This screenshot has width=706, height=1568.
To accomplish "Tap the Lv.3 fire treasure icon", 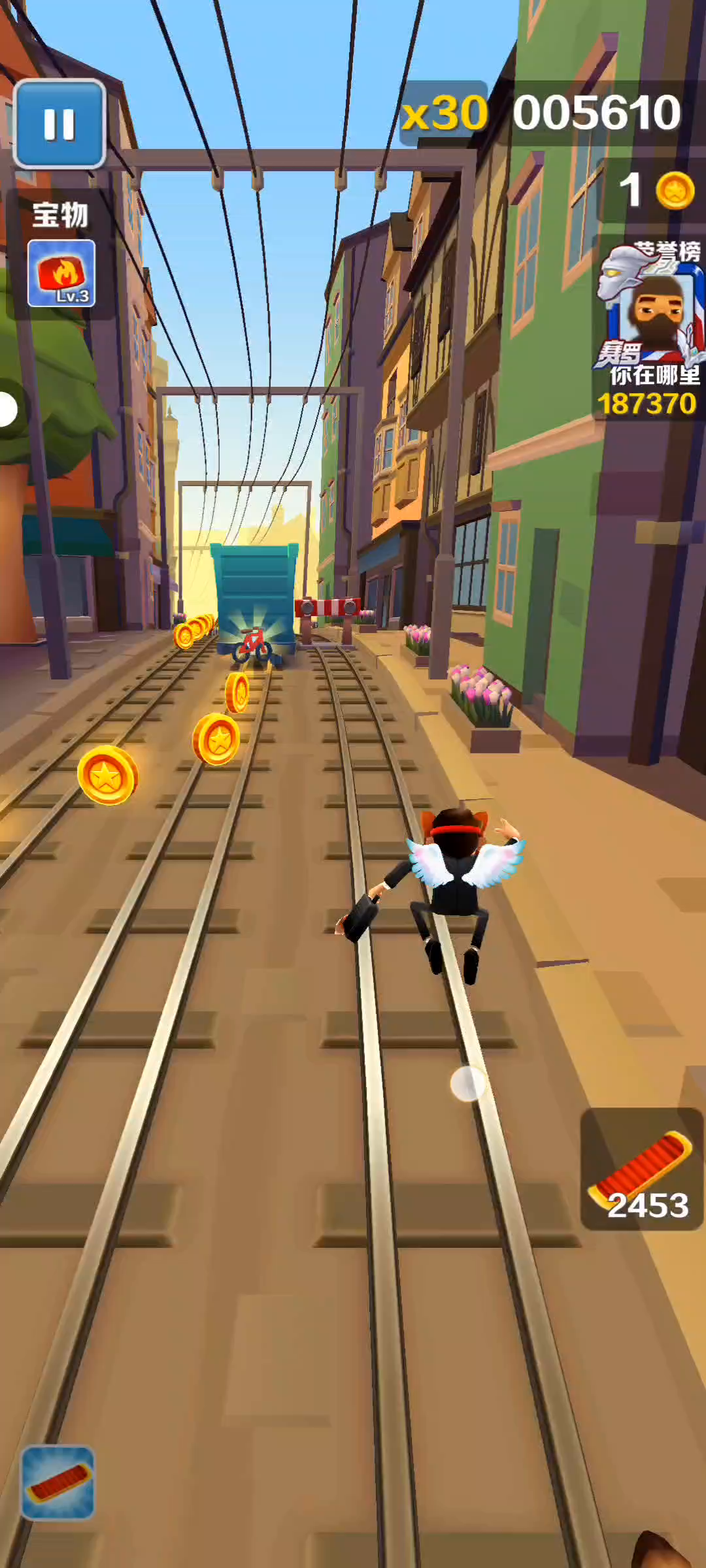I will pyautogui.click(x=61, y=273).
